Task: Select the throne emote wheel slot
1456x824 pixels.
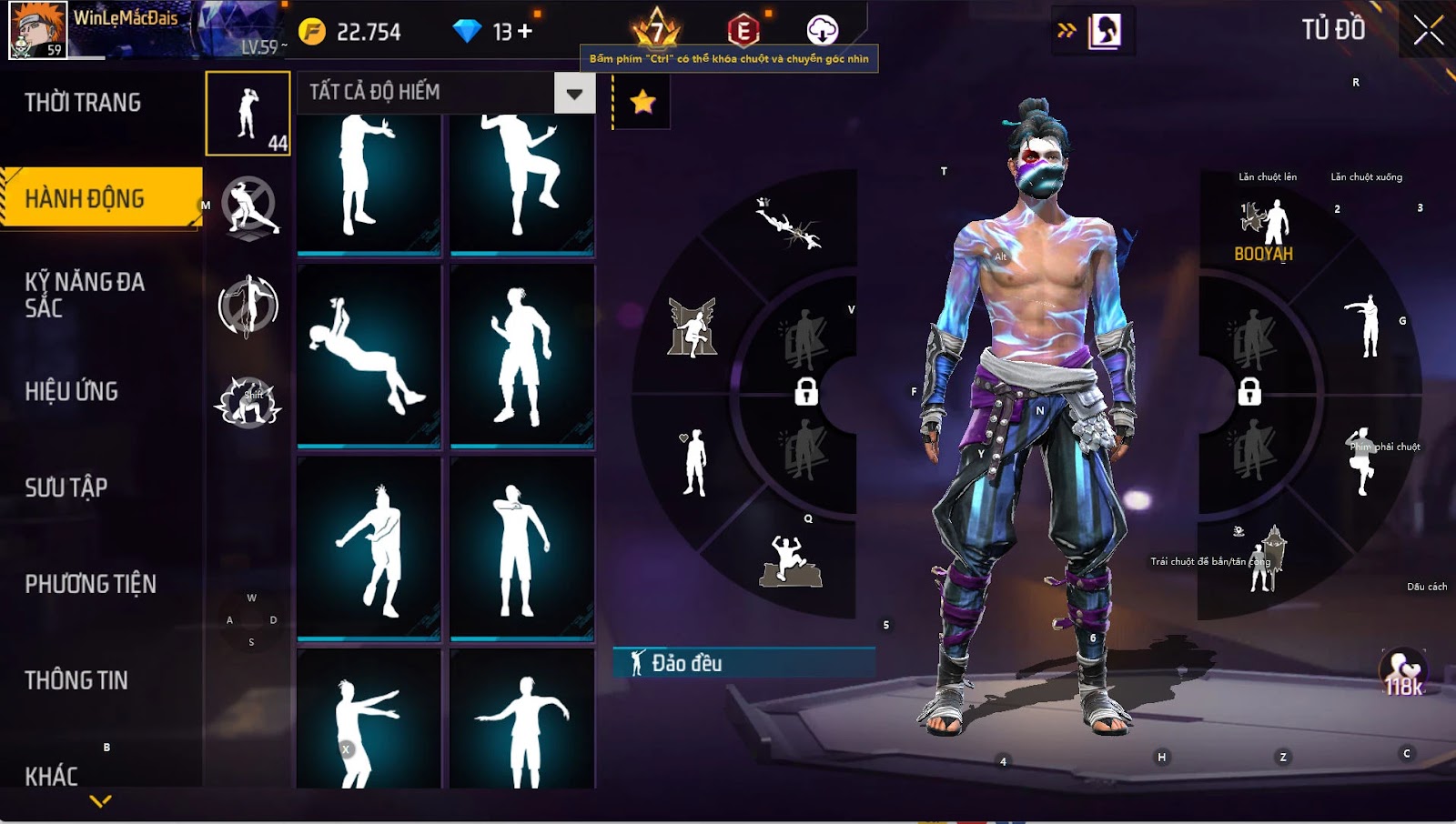Action: click(x=693, y=327)
